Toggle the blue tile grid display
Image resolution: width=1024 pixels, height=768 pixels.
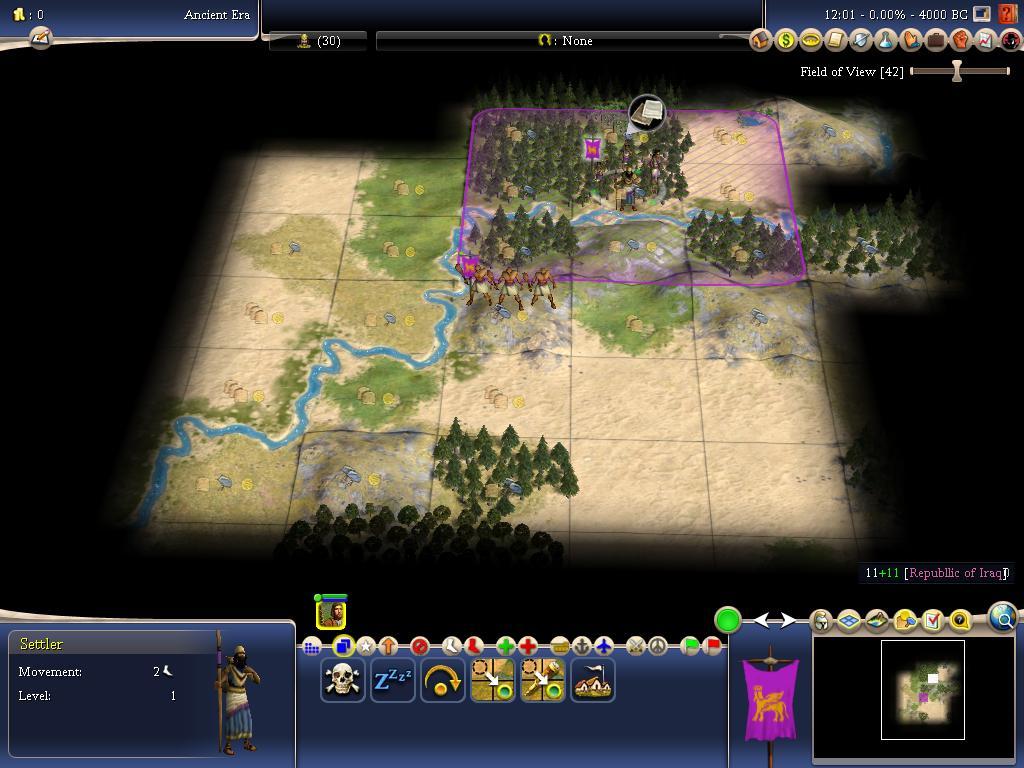[849, 621]
